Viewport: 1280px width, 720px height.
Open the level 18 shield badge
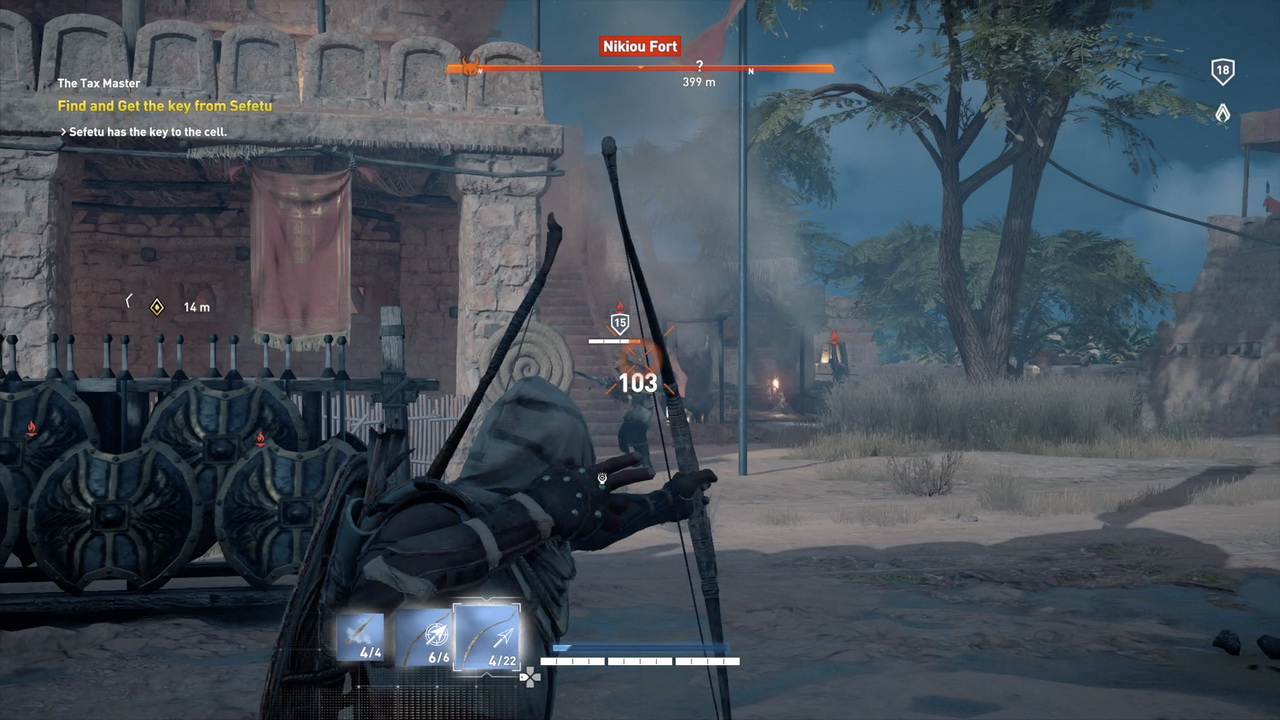[x=1222, y=71]
